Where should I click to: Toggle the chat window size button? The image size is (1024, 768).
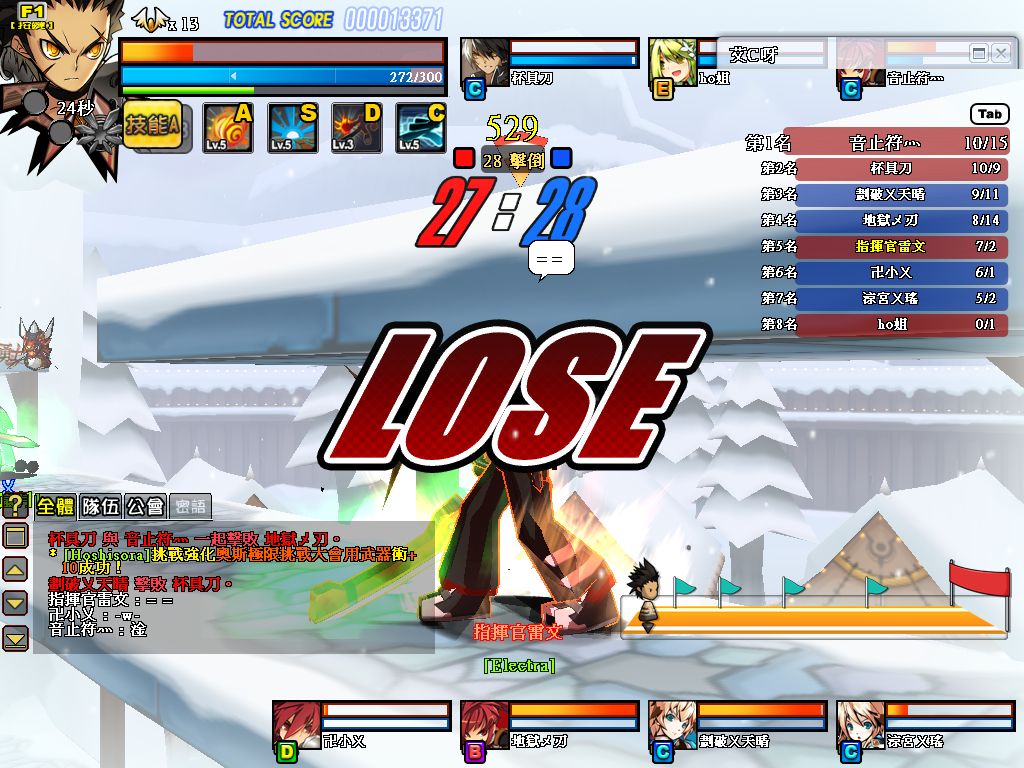15,536
